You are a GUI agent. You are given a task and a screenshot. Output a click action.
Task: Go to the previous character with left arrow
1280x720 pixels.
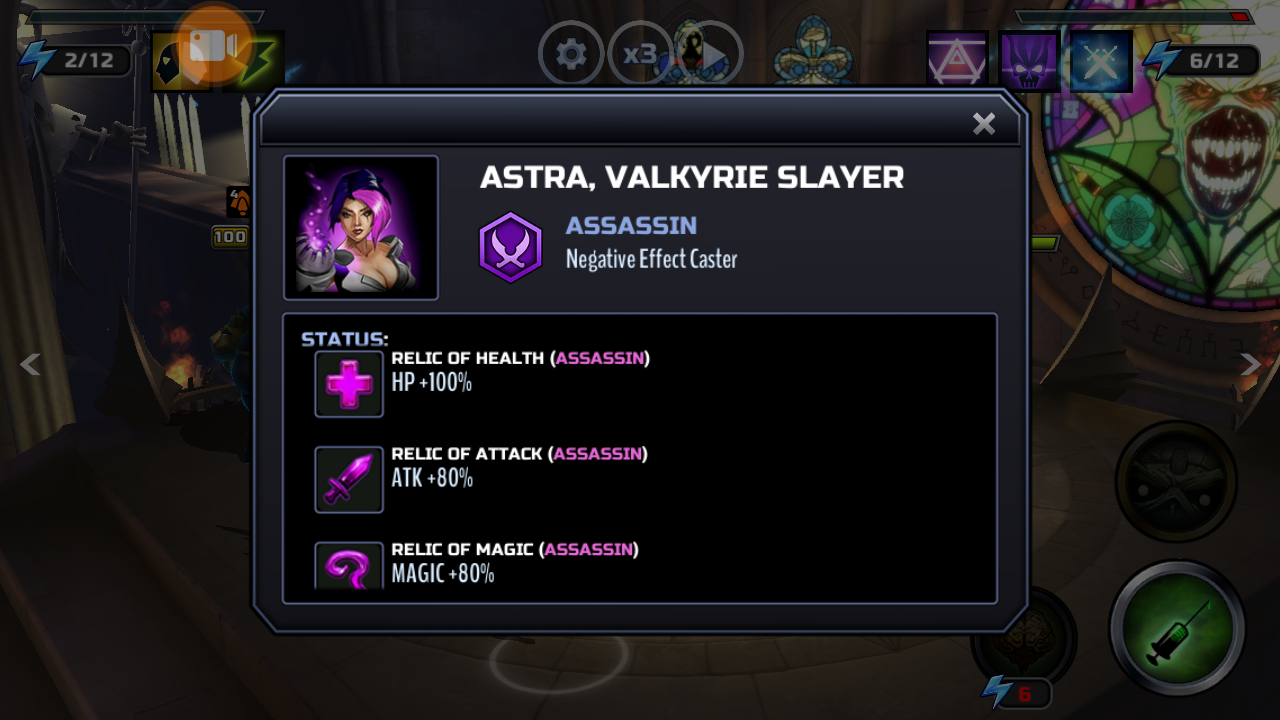(31, 365)
